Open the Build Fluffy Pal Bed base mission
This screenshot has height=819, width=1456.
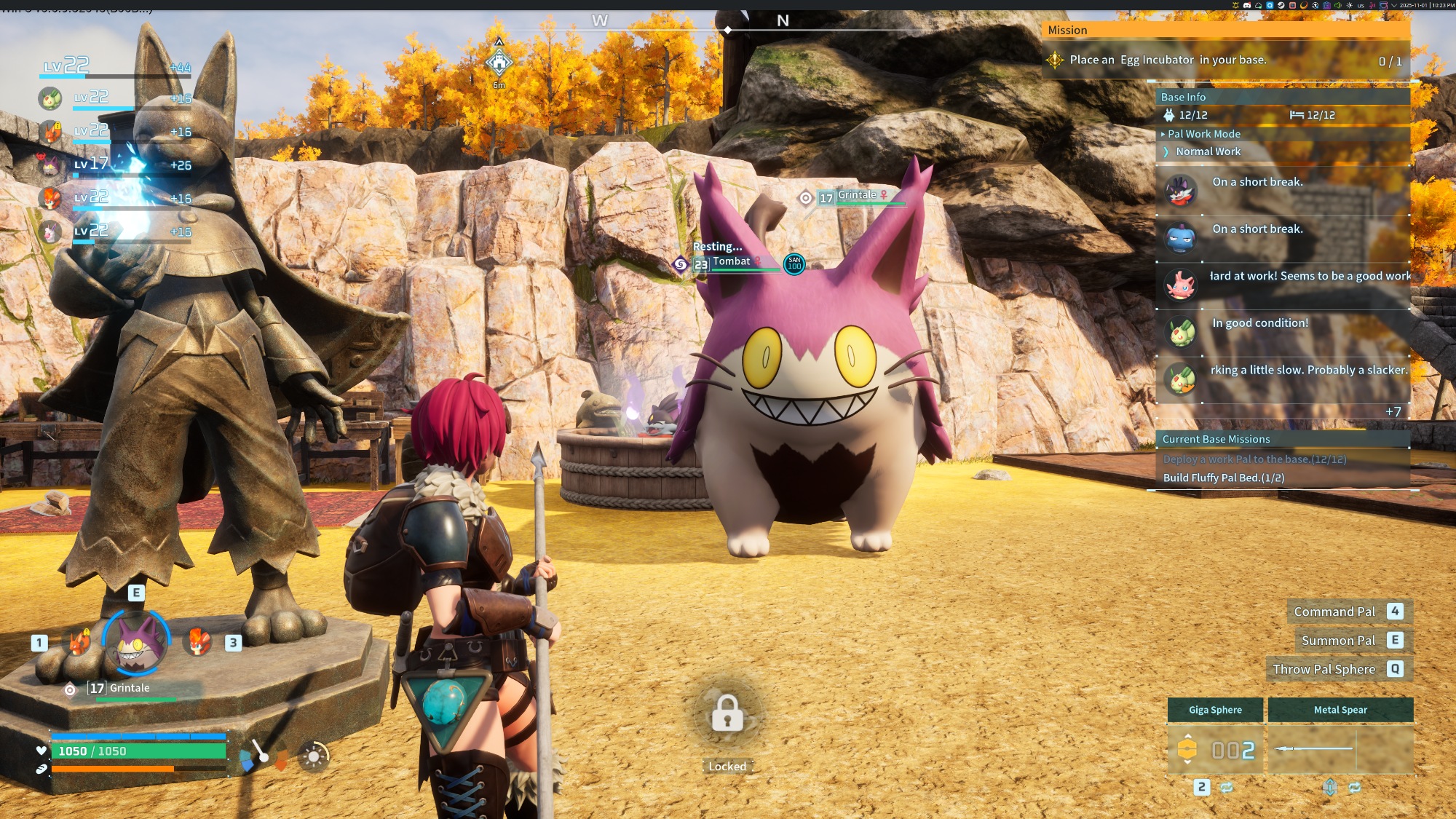[1224, 478]
